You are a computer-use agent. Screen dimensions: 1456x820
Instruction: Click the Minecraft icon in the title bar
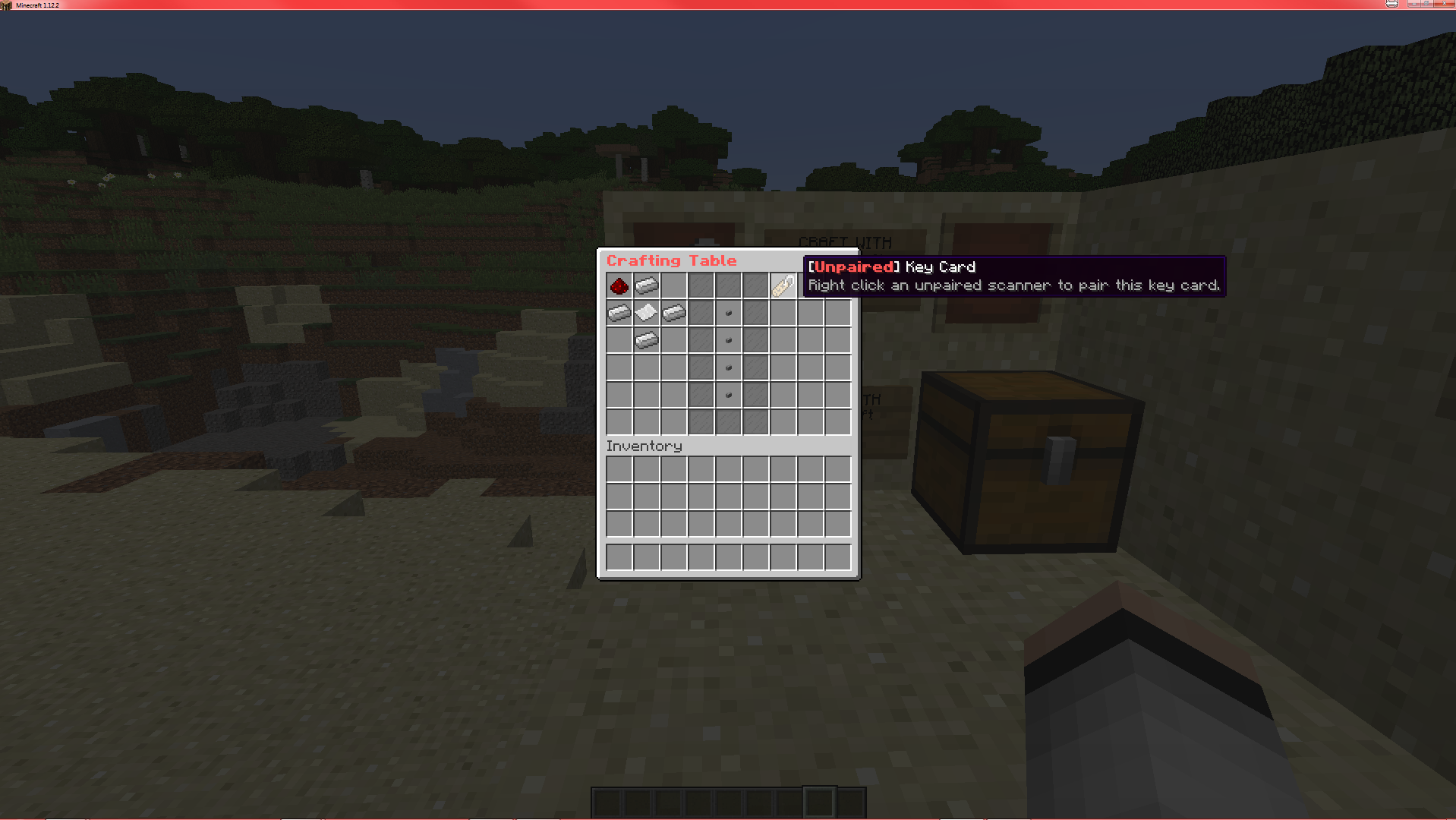6,5
